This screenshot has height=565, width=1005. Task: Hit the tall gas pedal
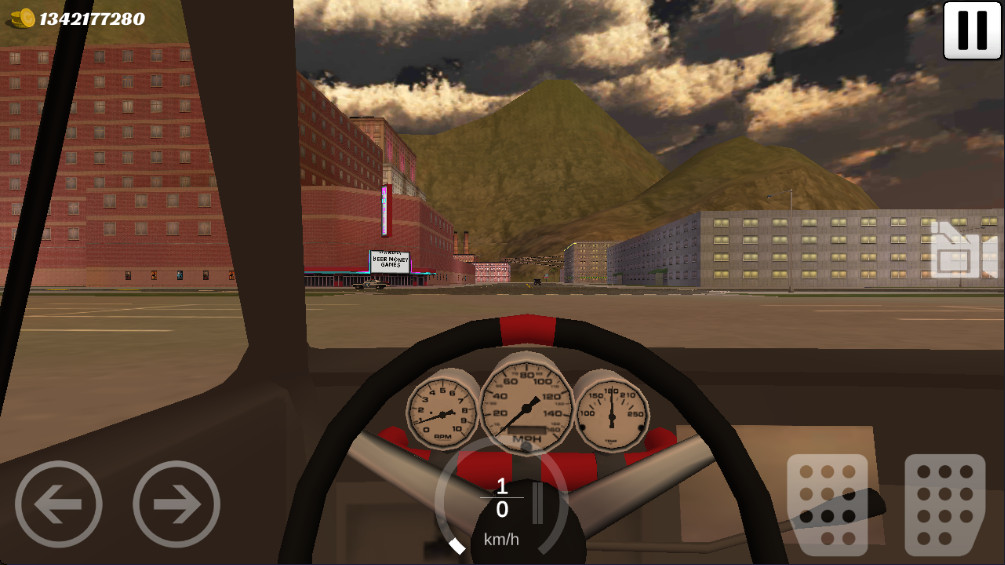coord(945,505)
